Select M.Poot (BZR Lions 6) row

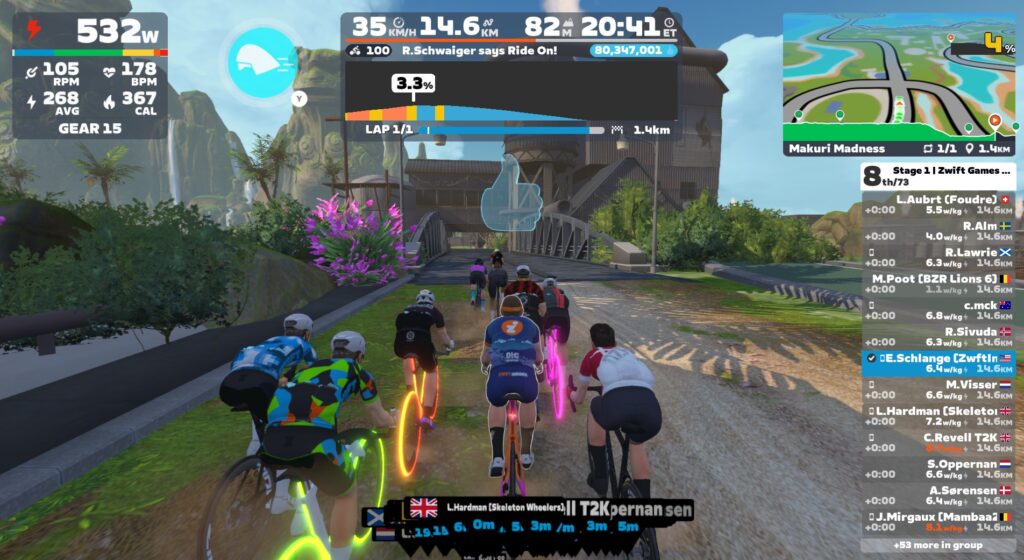point(937,283)
